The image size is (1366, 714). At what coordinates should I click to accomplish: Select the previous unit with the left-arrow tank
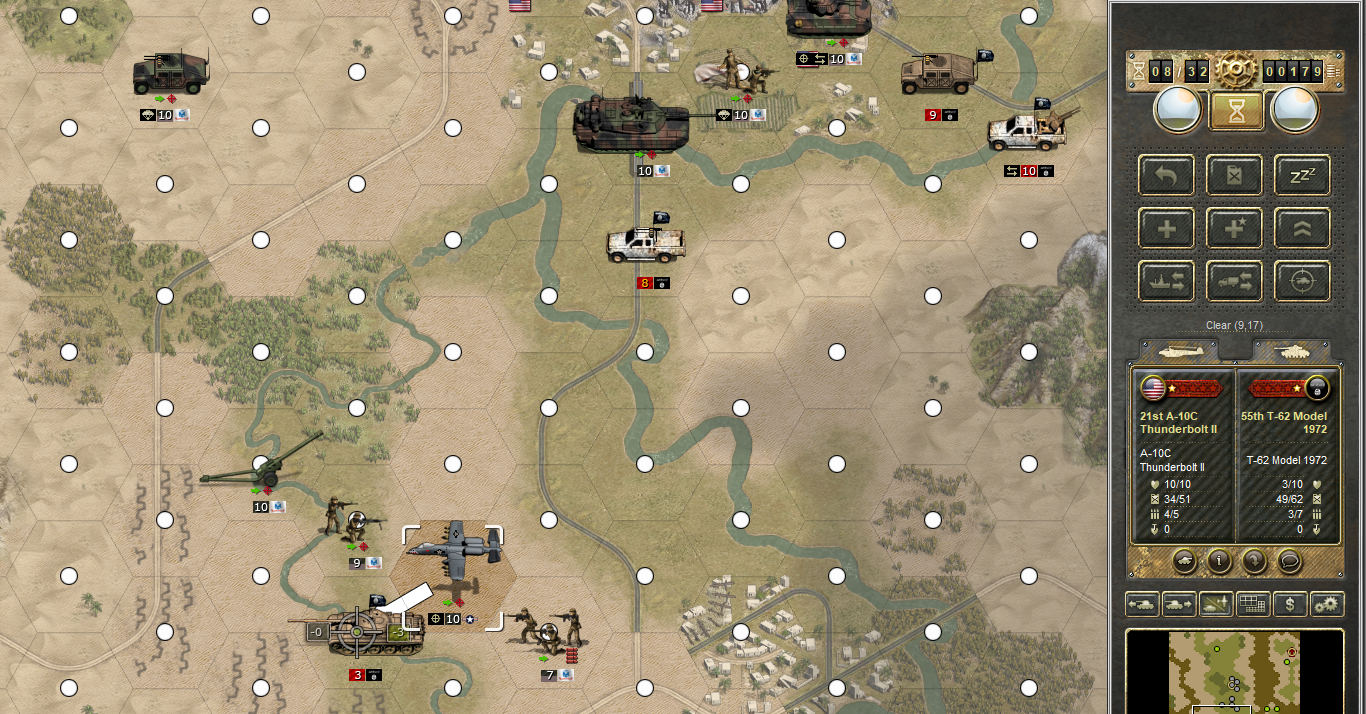pyautogui.click(x=1143, y=604)
